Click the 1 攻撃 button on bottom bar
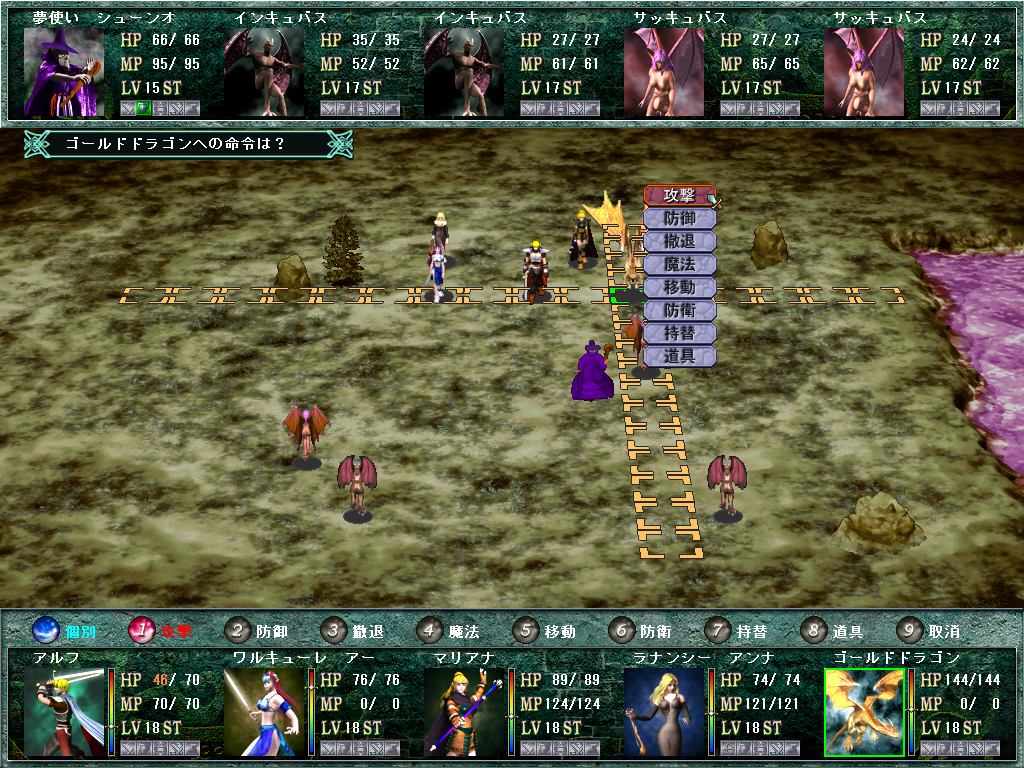This screenshot has height=768, width=1024. pos(143,630)
